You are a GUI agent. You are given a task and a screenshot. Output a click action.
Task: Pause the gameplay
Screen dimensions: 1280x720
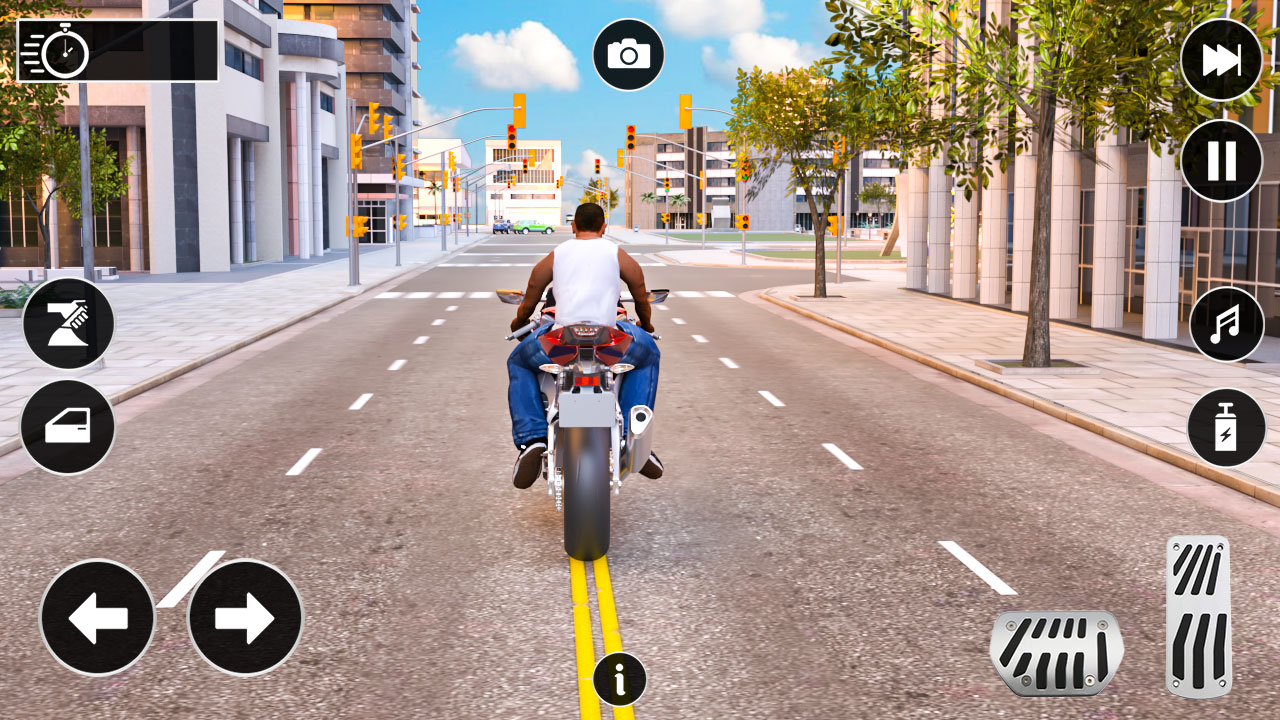1221,160
